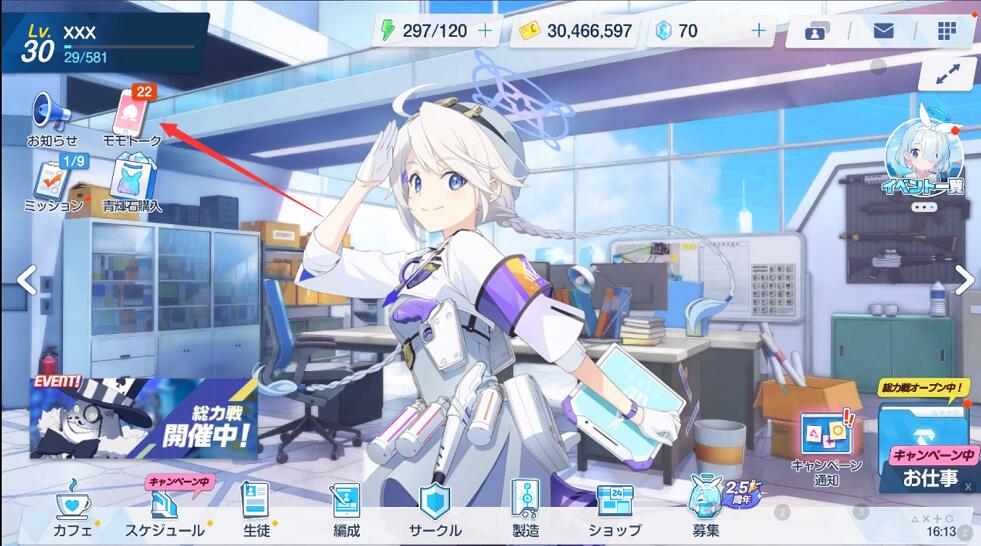Open the ミッション checklist

point(51,180)
